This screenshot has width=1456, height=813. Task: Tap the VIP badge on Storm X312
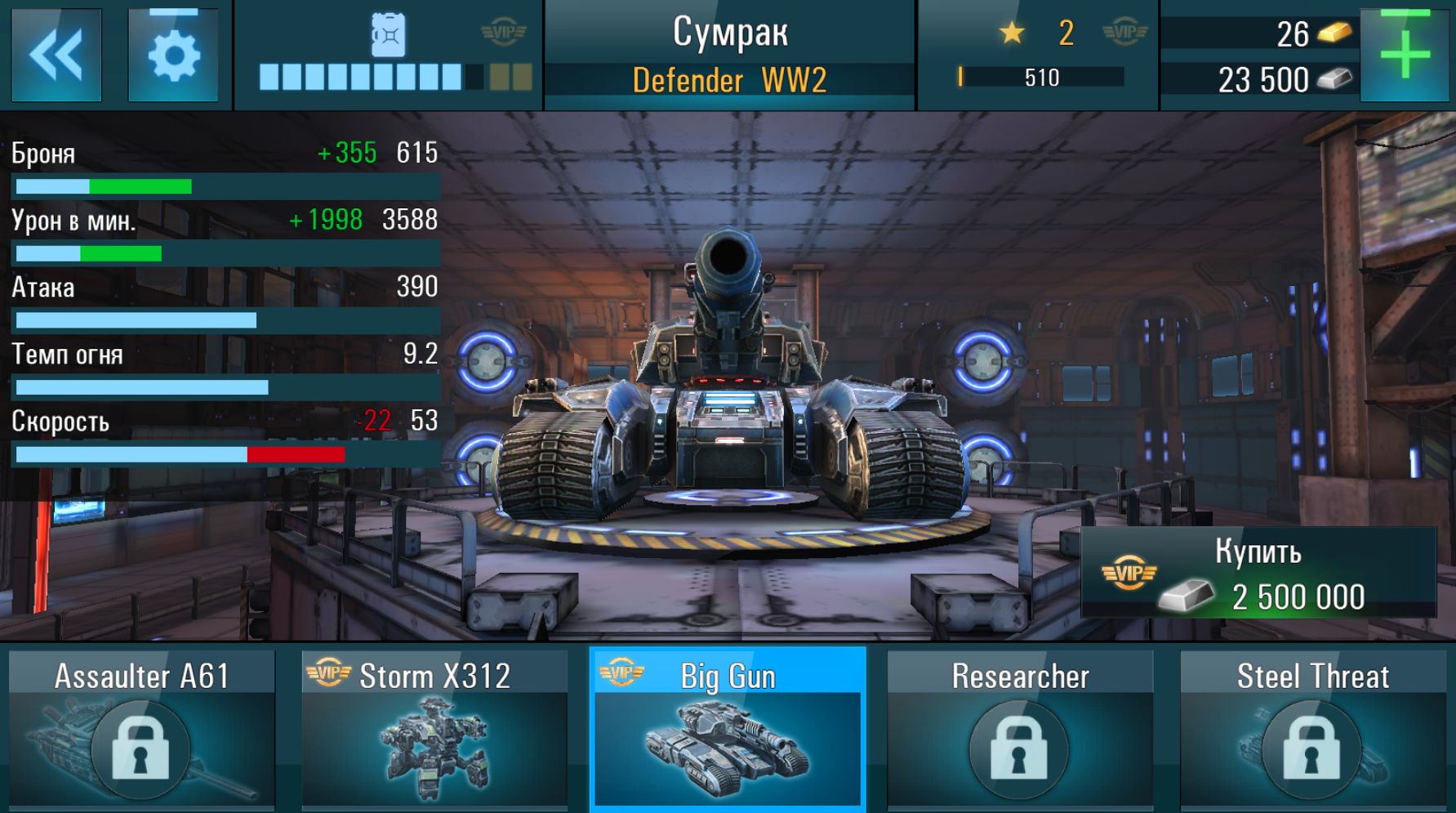point(328,675)
